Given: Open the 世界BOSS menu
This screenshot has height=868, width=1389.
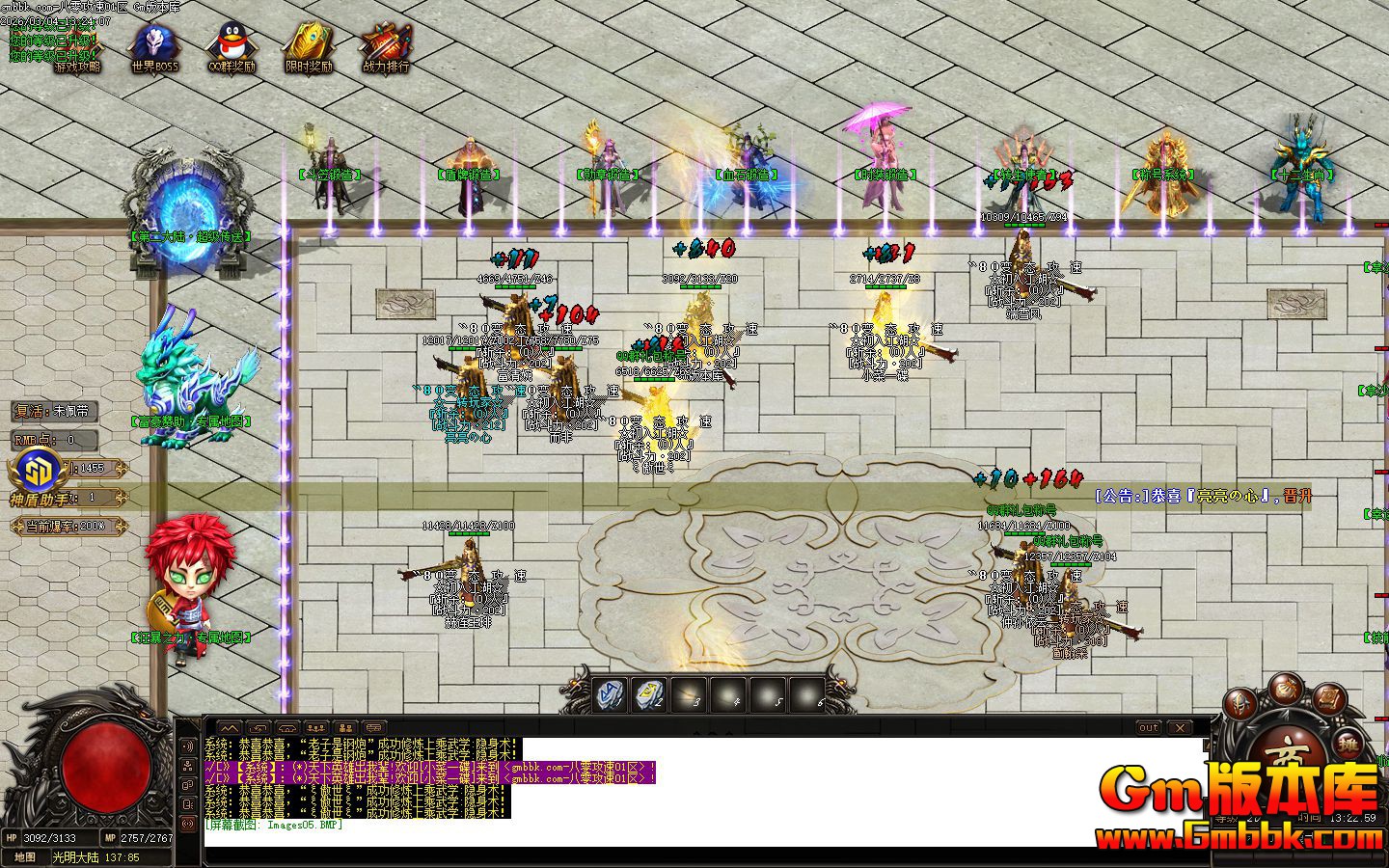Looking at the screenshot, I should tap(154, 48).
